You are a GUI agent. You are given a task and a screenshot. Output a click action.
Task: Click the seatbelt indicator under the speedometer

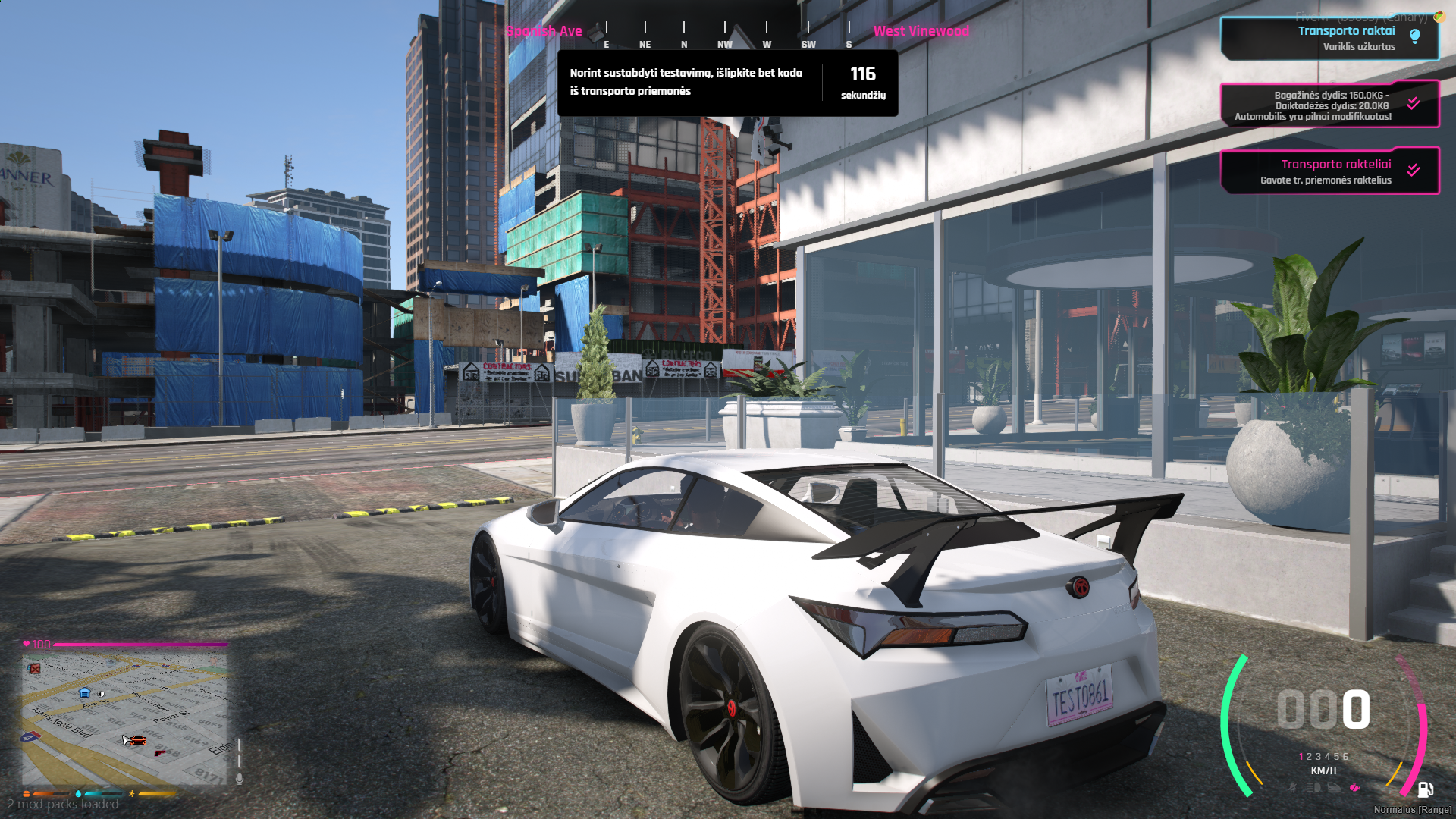[x=1292, y=788]
